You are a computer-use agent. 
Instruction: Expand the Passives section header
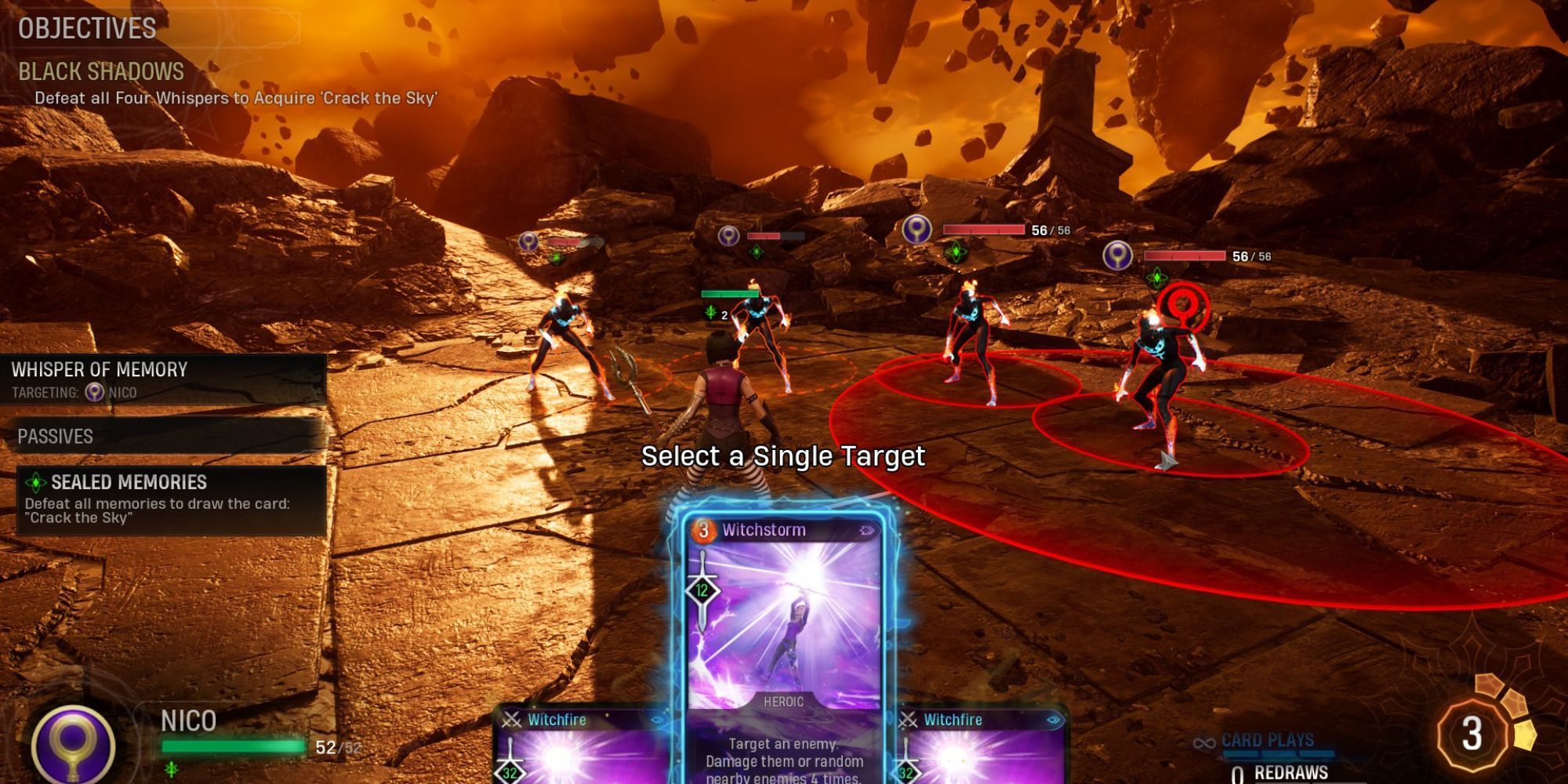point(165,437)
